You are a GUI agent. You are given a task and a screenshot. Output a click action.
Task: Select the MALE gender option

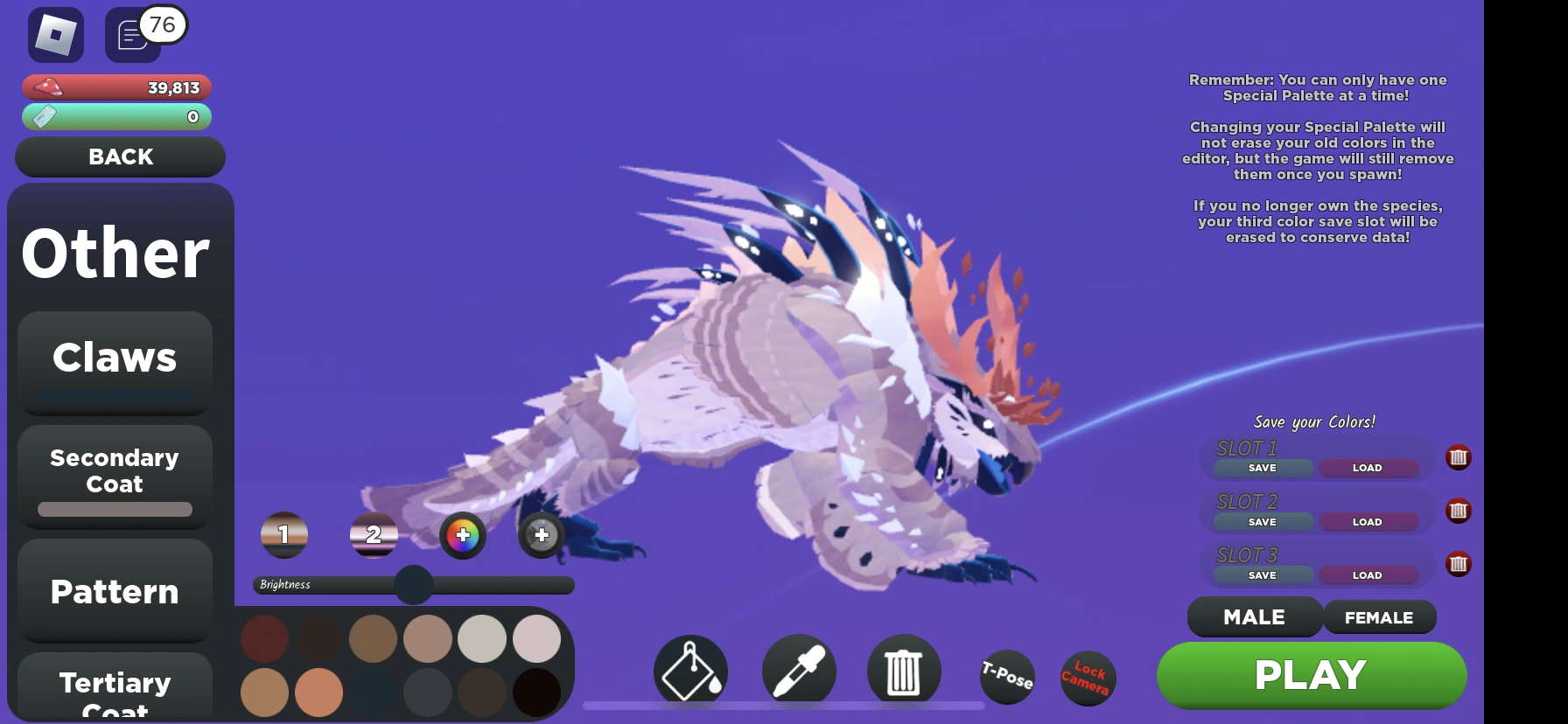point(1254,617)
